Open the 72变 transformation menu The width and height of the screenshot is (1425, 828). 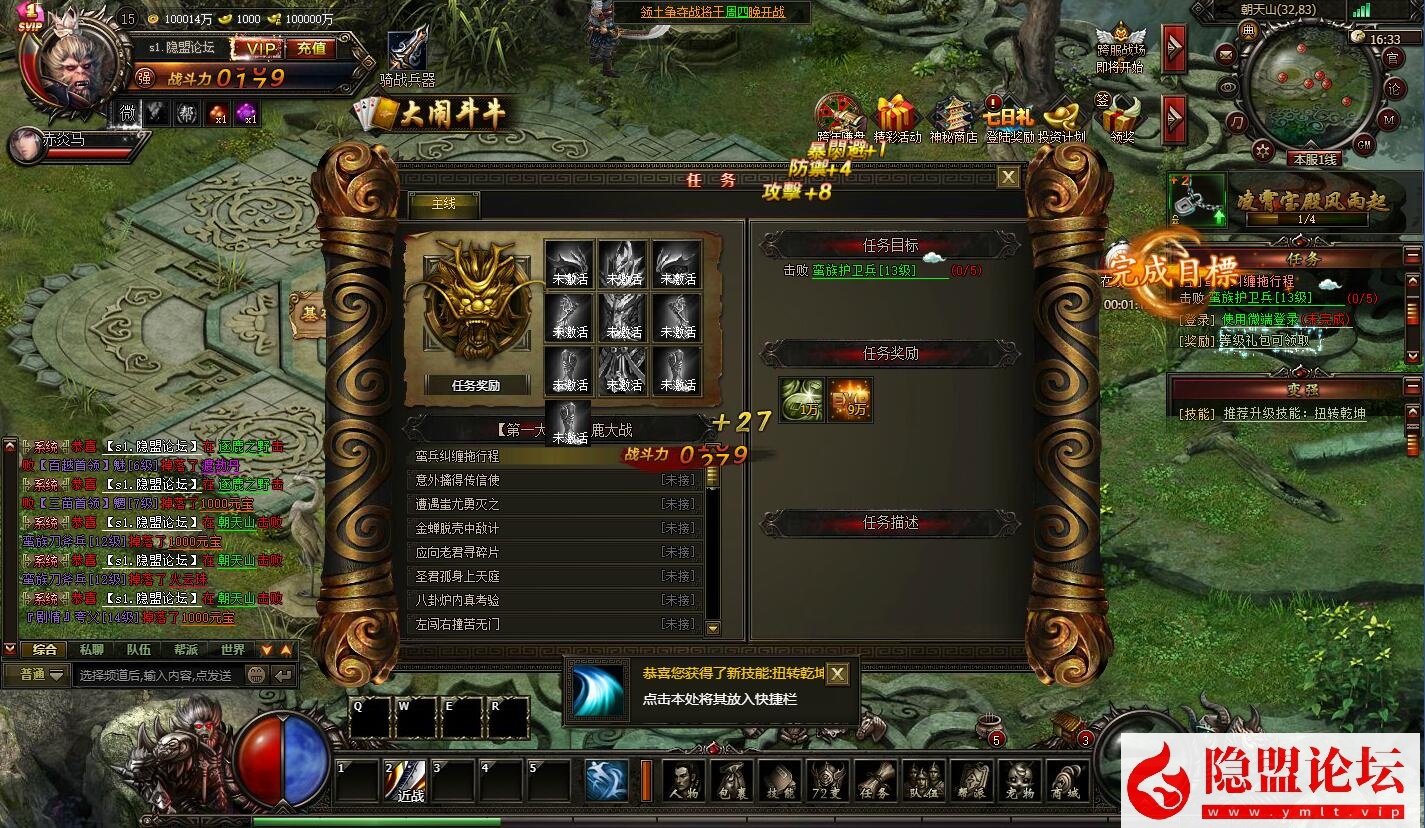[x=829, y=780]
